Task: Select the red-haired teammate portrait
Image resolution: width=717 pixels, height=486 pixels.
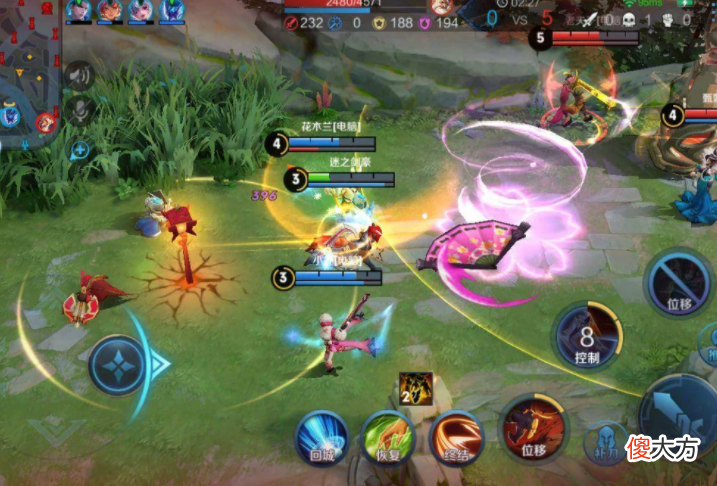Action: pyautogui.click(x=107, y=11)
